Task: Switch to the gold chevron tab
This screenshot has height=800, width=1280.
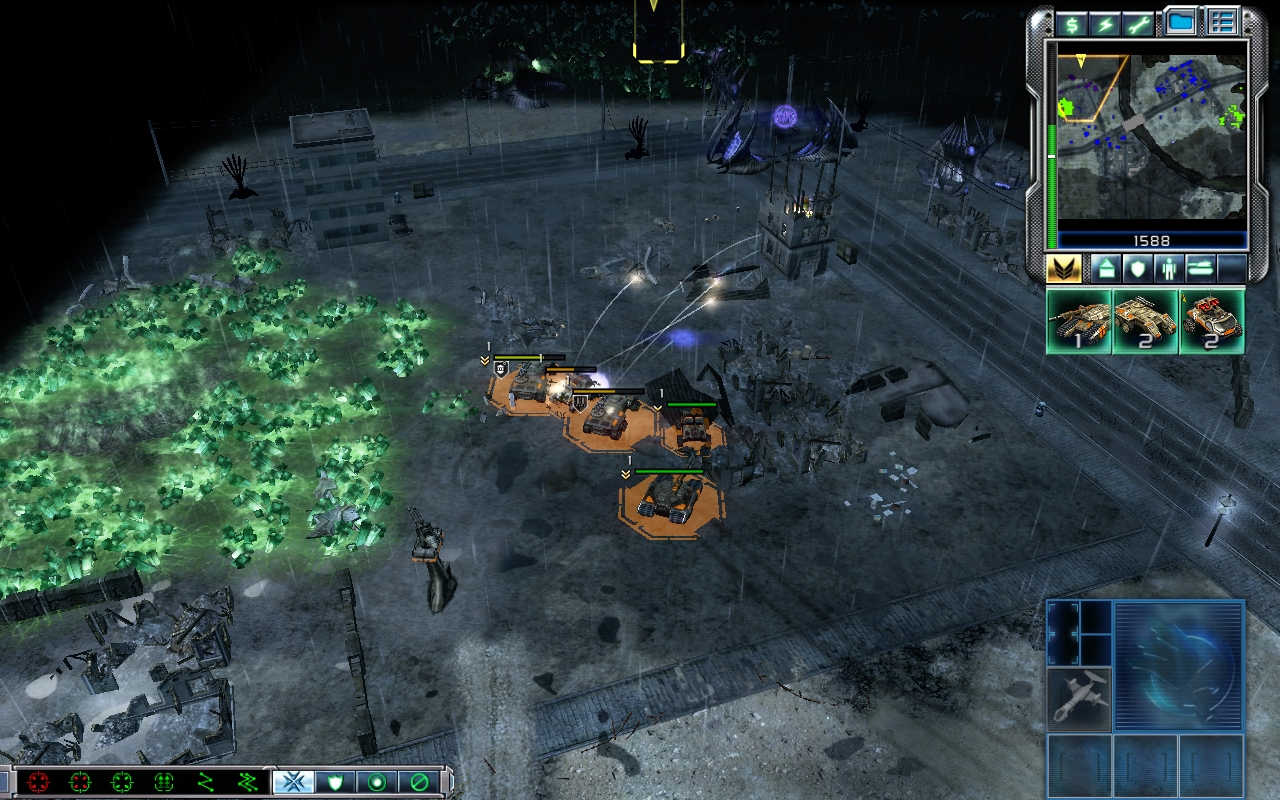Action: click(x=1064, y=269)
